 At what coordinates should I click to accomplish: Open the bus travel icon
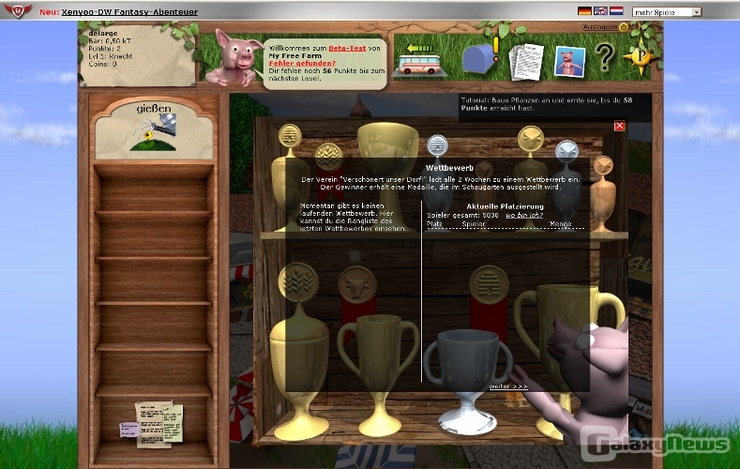[420, 62]
